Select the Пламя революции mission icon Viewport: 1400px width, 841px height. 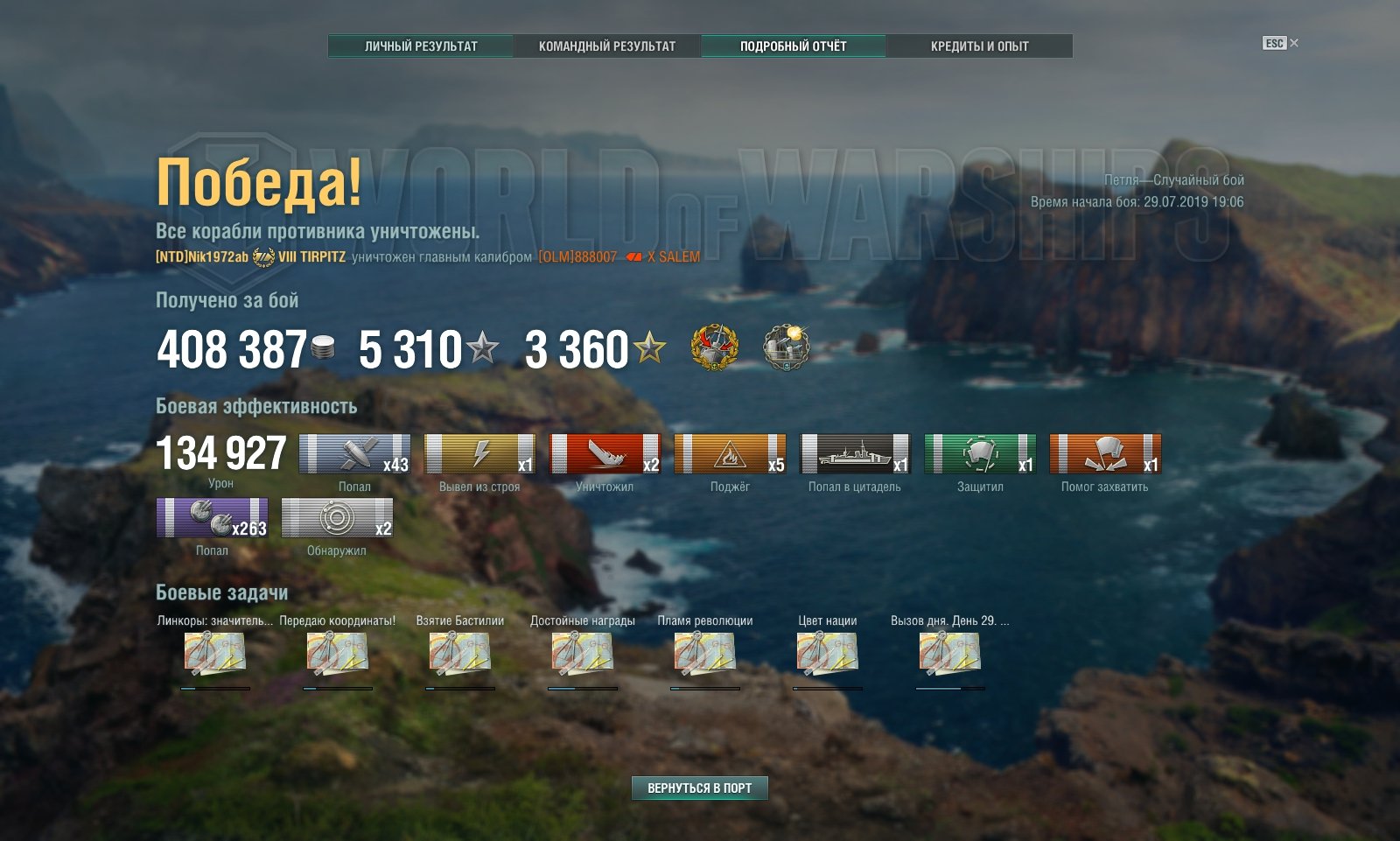pos(704,654)
